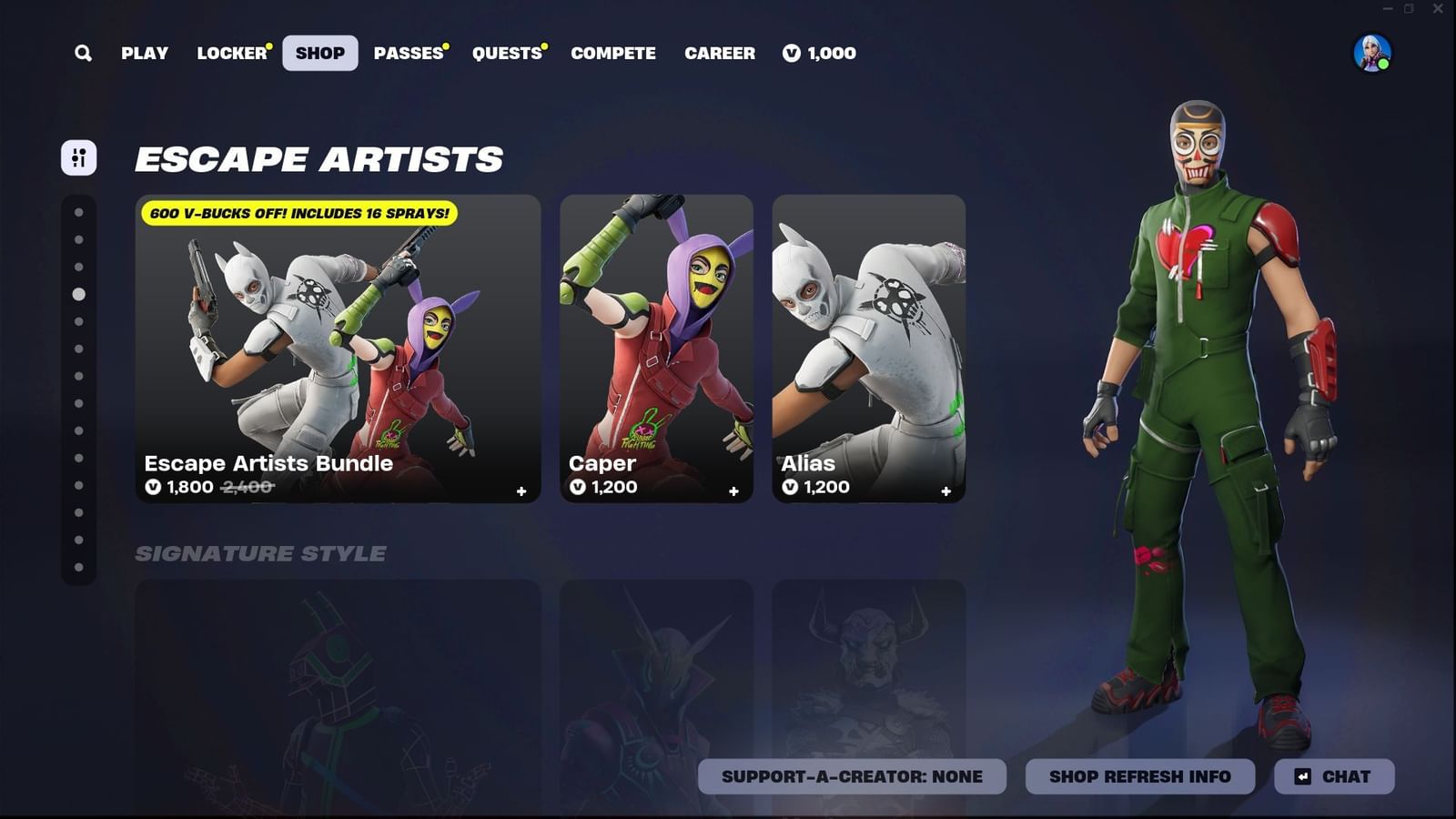The width and height of the screenshot is (1456, 819).
Task: Expand the Caper item with its plus icon
Action: [x=733, y=491]
